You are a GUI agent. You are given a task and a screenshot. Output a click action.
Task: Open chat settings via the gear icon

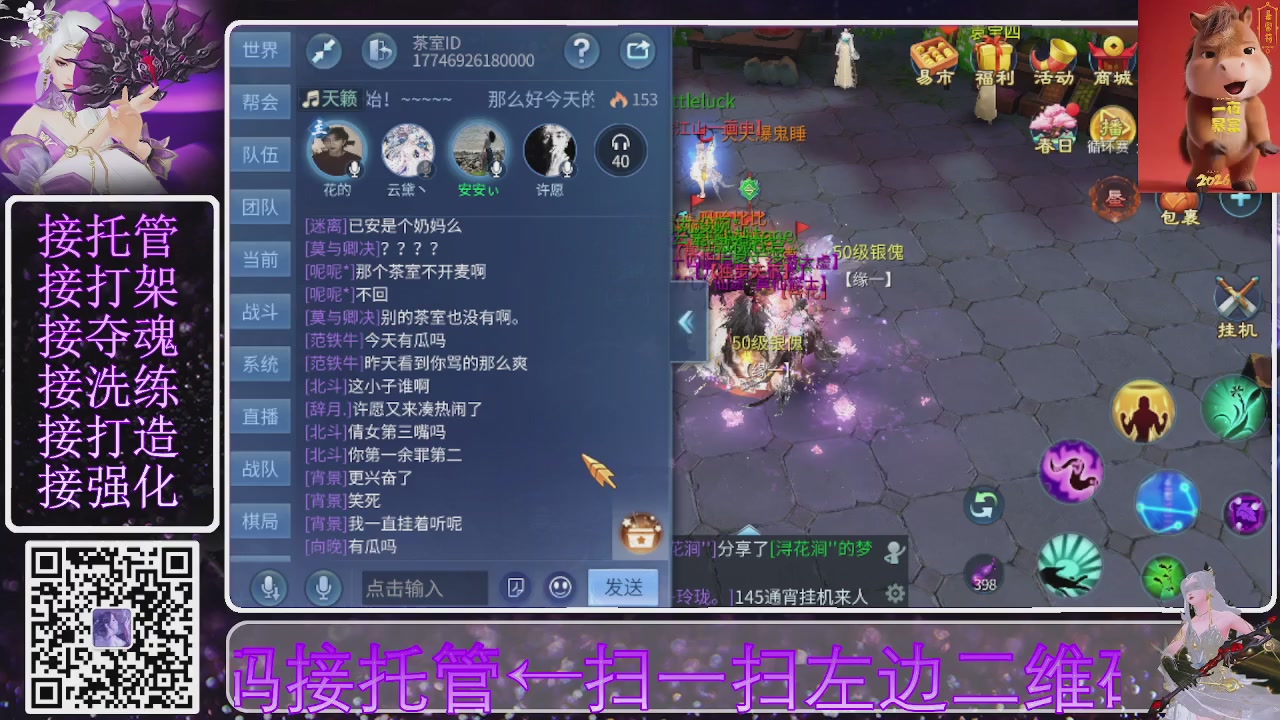pyautogui.click(x=896, y=592)
